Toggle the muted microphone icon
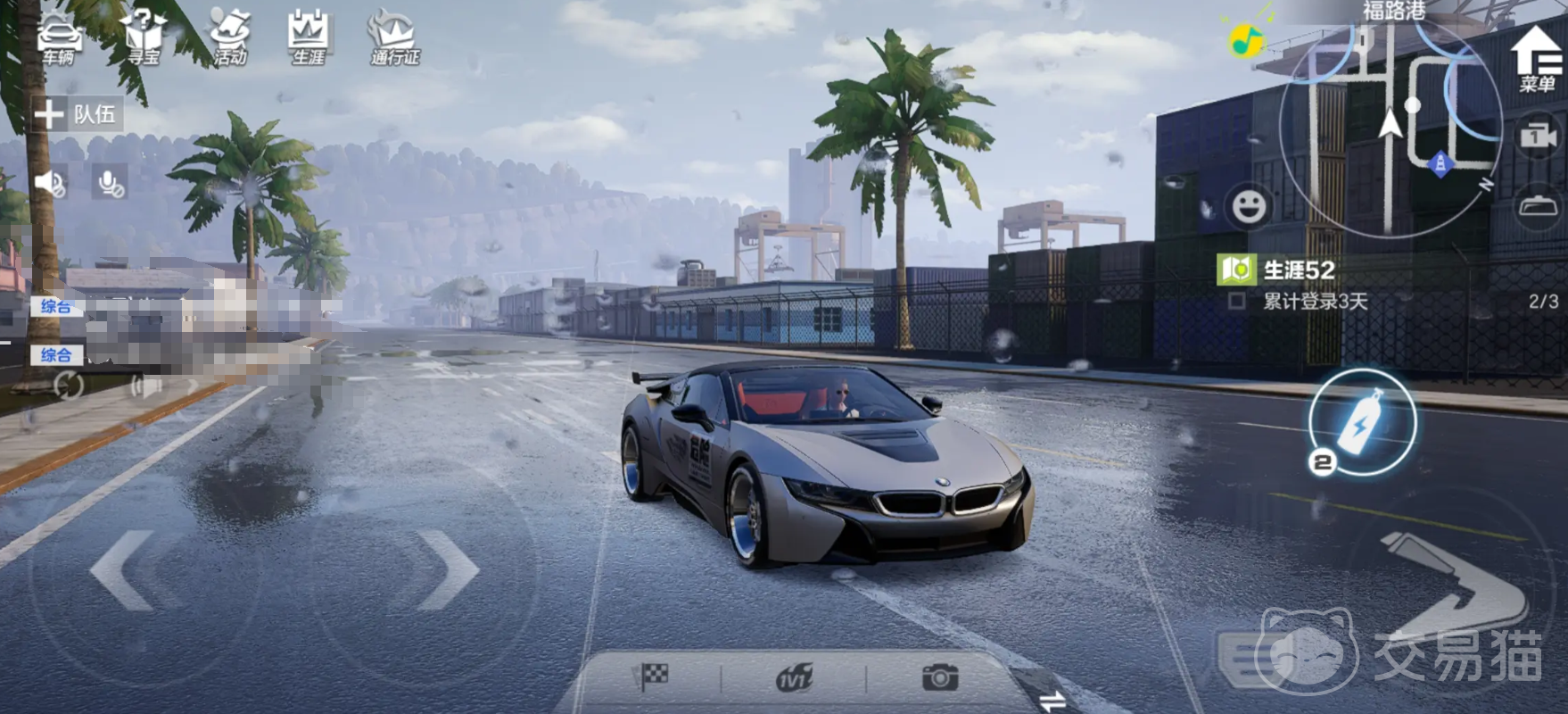Viewport: 1568px width, 714px height. (111, 184)
